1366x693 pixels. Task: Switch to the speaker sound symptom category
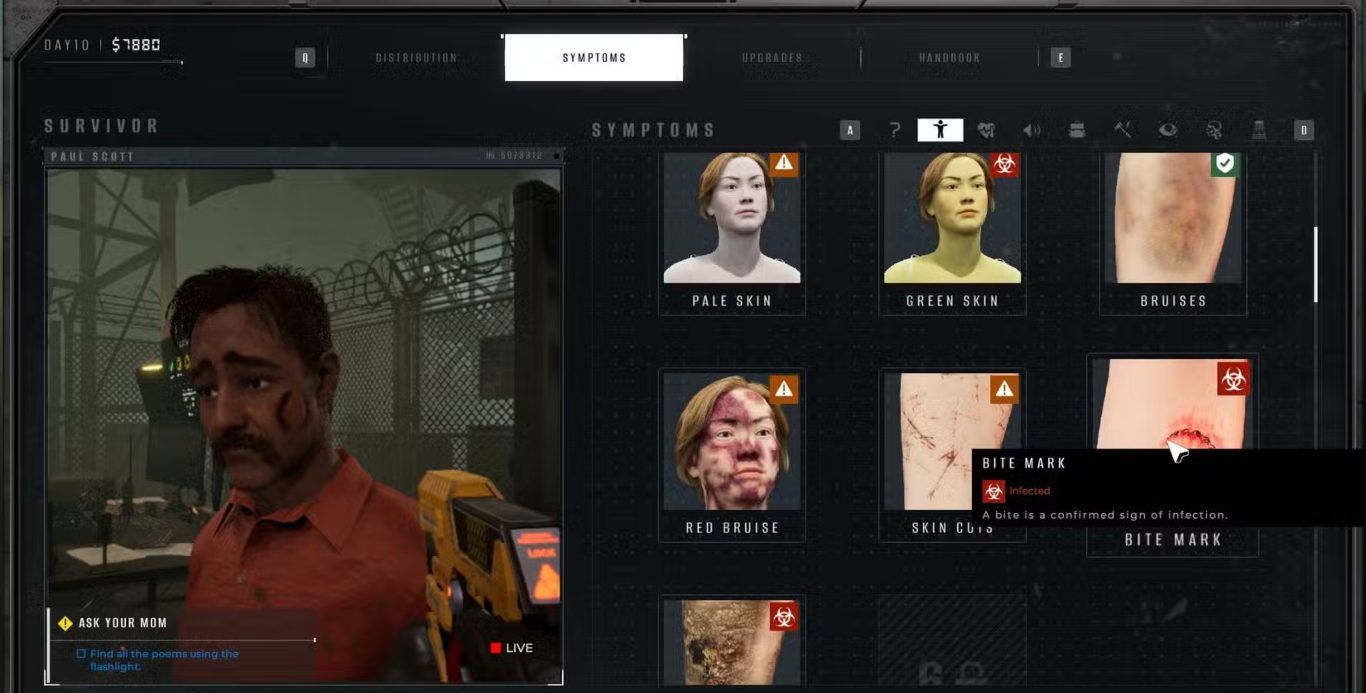click(x=1031, y=130)
